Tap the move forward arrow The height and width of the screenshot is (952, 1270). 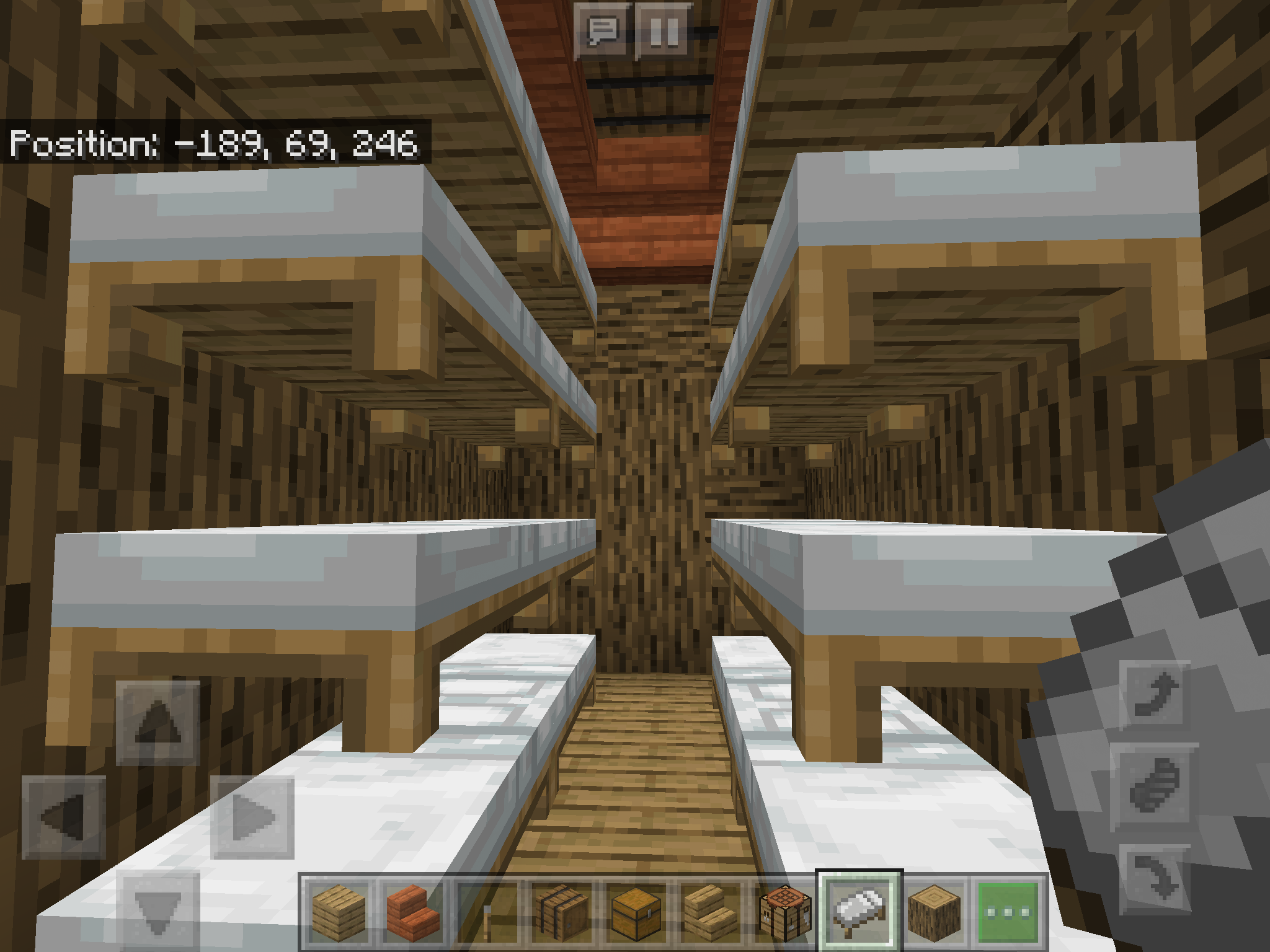click(158, 723)
